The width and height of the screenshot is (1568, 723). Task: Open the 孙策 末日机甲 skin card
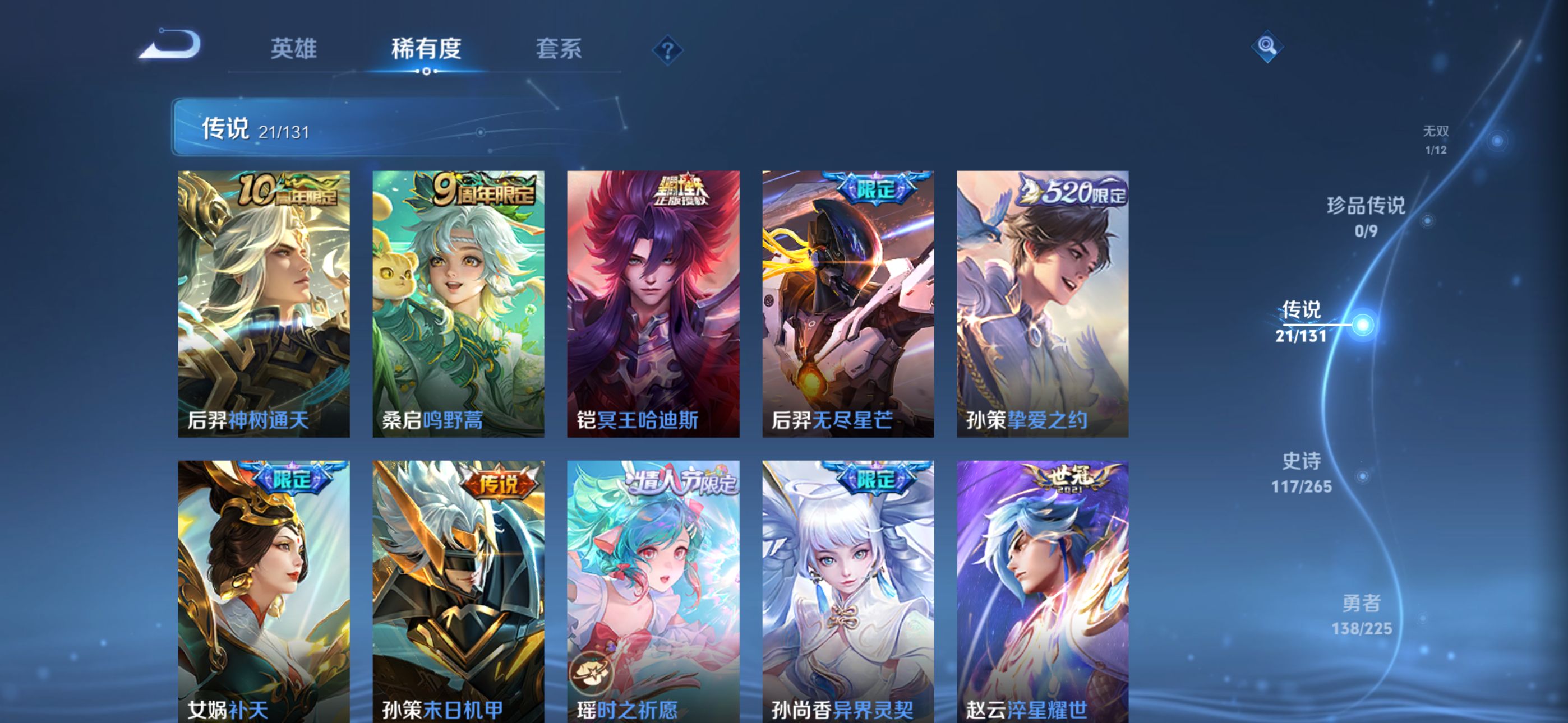458,591
